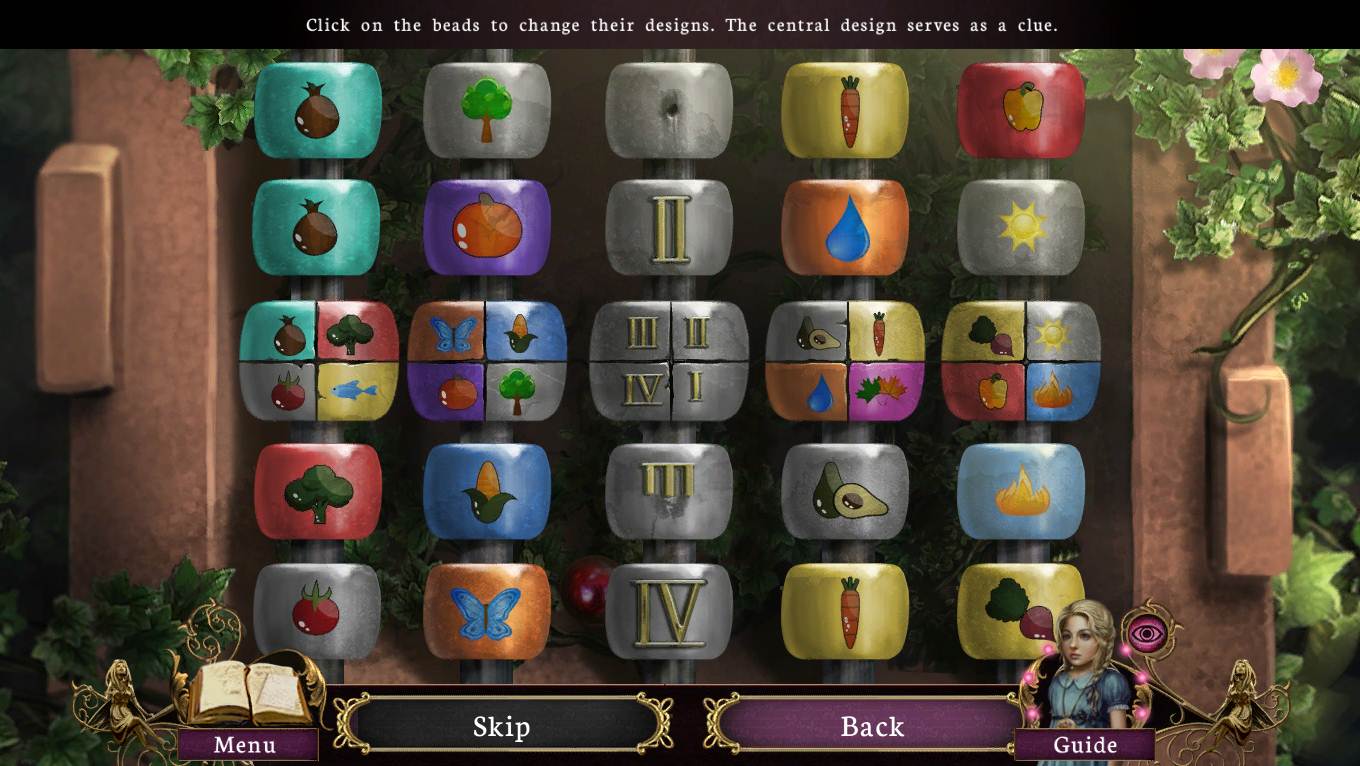The width and height of the screenshot is (1360, 766).
Task: Change the gray avocado bead
Action: tap(845, 492)
